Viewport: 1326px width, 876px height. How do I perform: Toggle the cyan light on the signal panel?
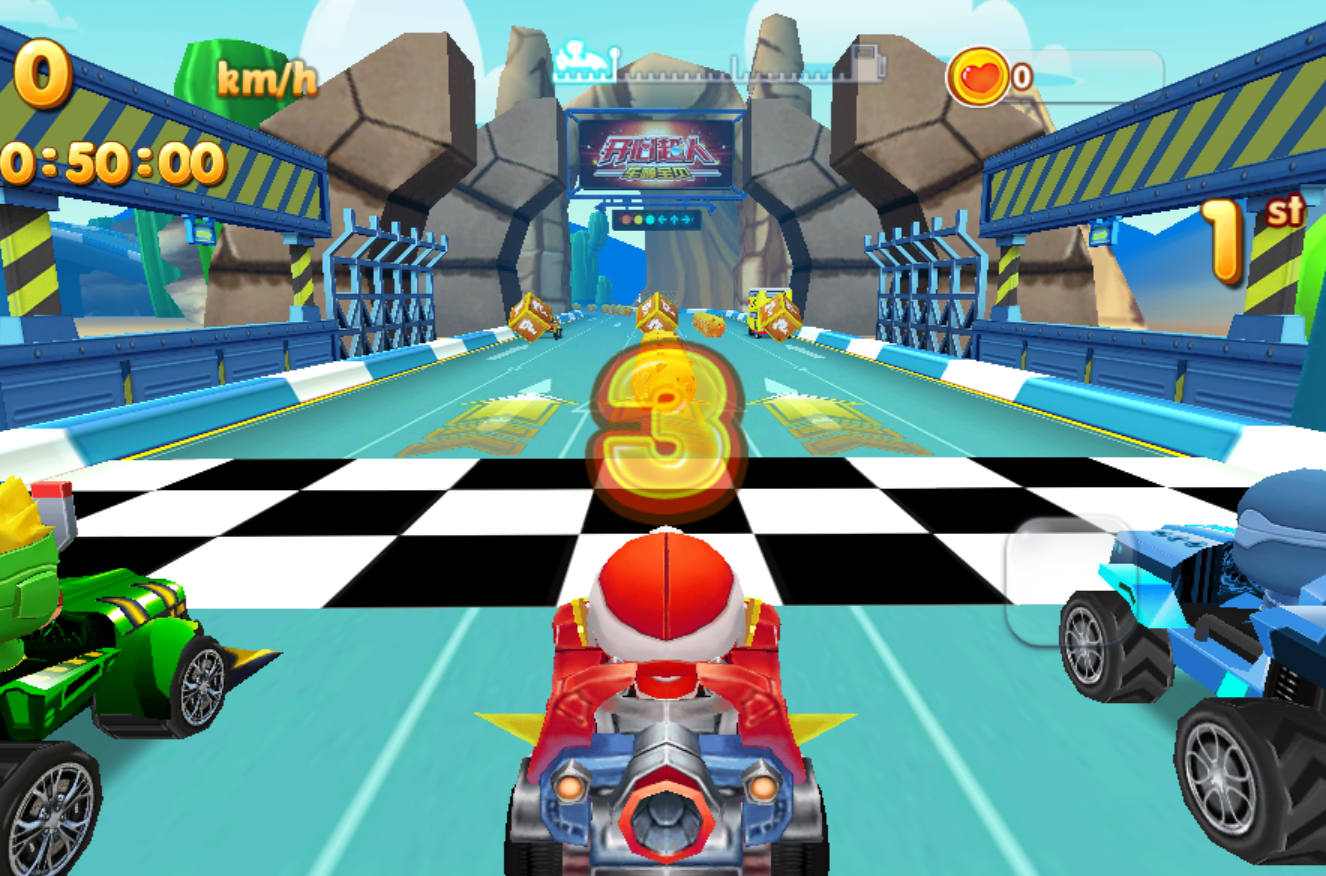click(x=650, y=220)
